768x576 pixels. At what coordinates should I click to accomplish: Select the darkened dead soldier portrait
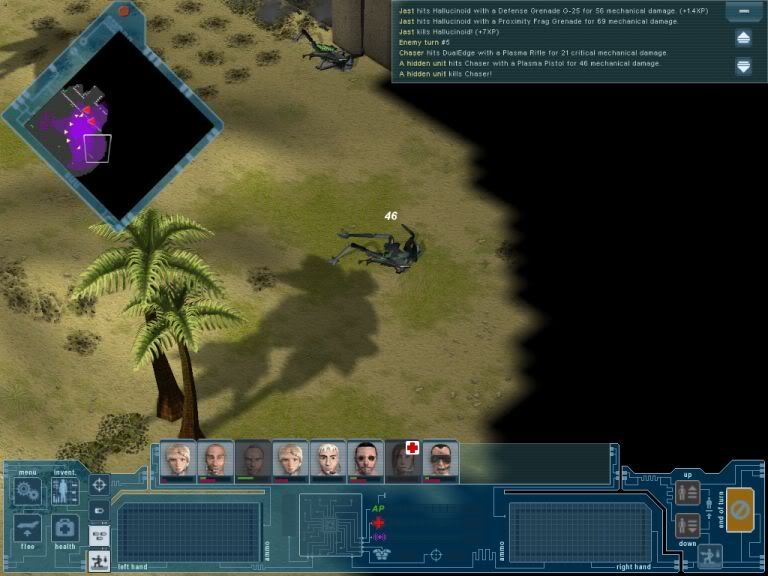(253, 460)
